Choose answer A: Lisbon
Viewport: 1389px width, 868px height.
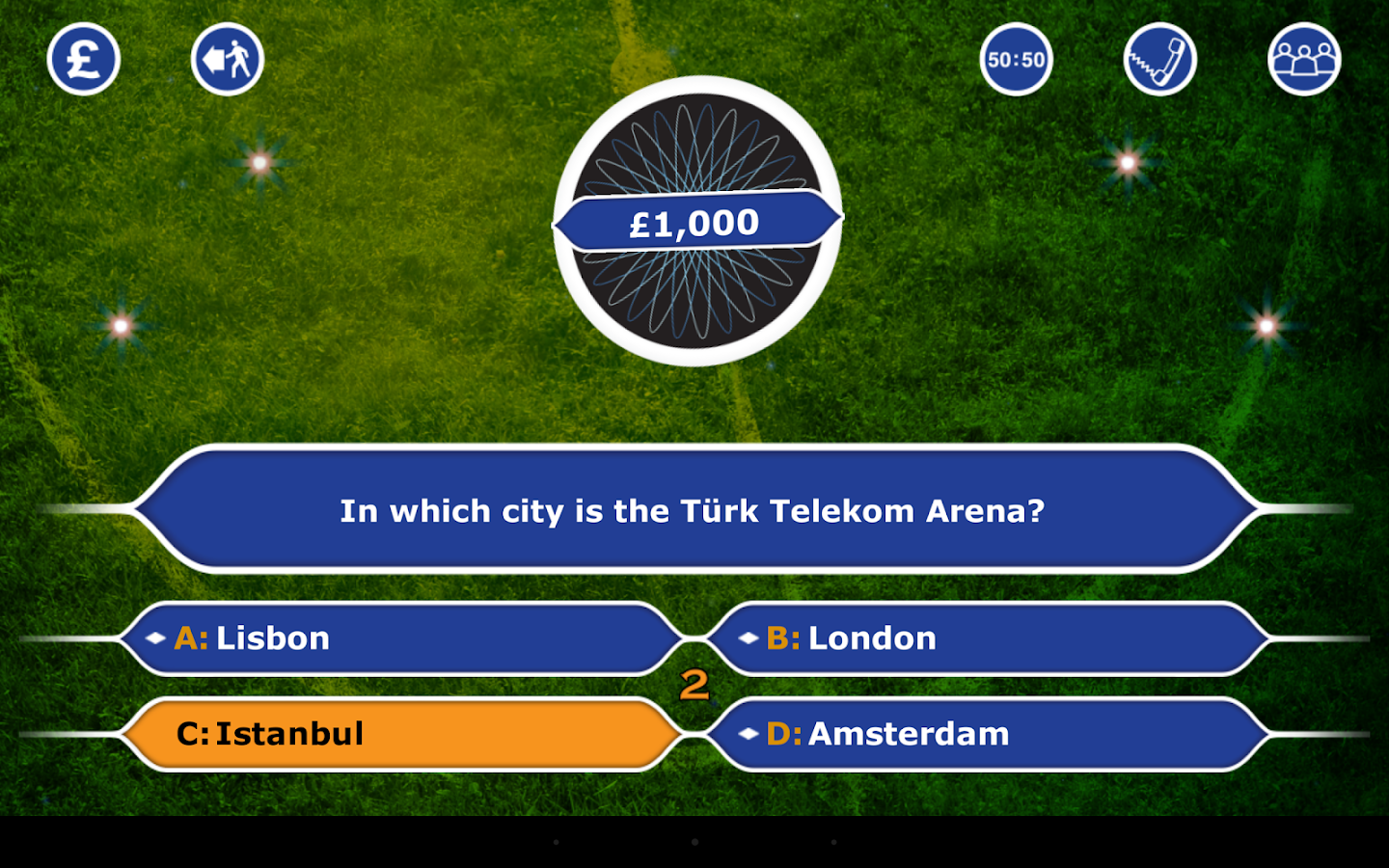pyautogui.click(x=400, y=638)
